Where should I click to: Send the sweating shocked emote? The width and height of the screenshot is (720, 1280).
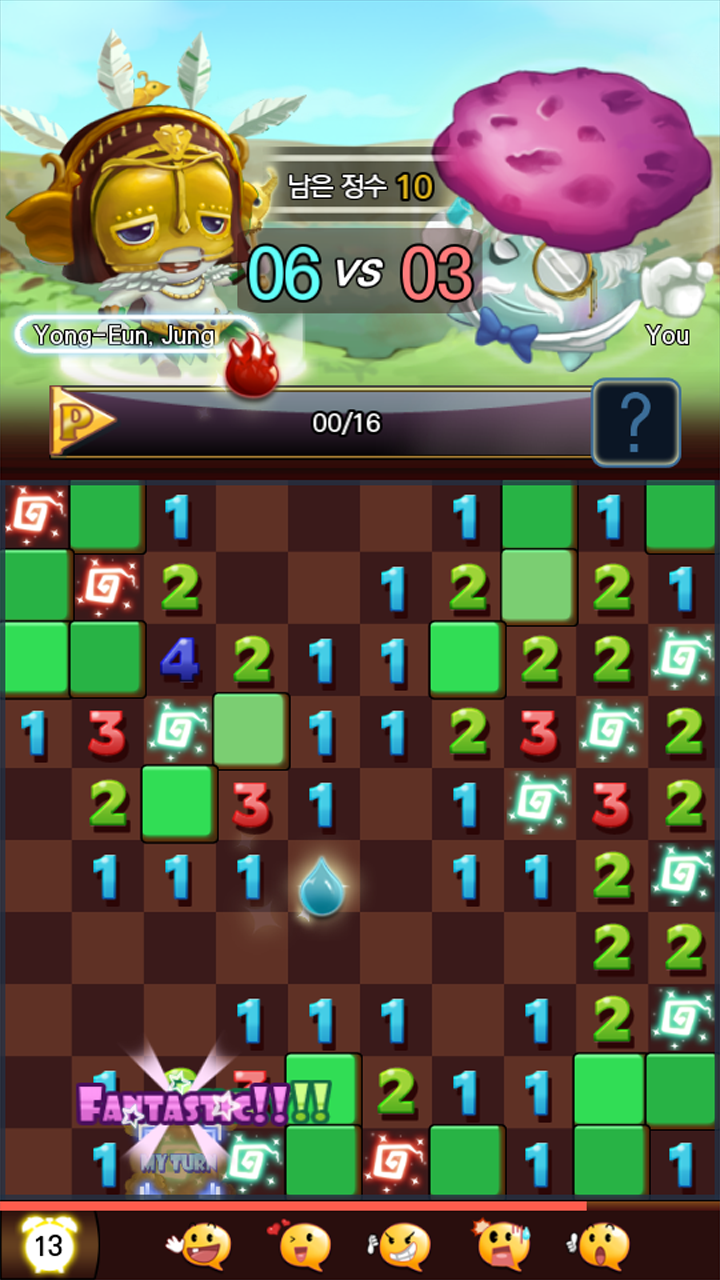tap(503, 1246)
